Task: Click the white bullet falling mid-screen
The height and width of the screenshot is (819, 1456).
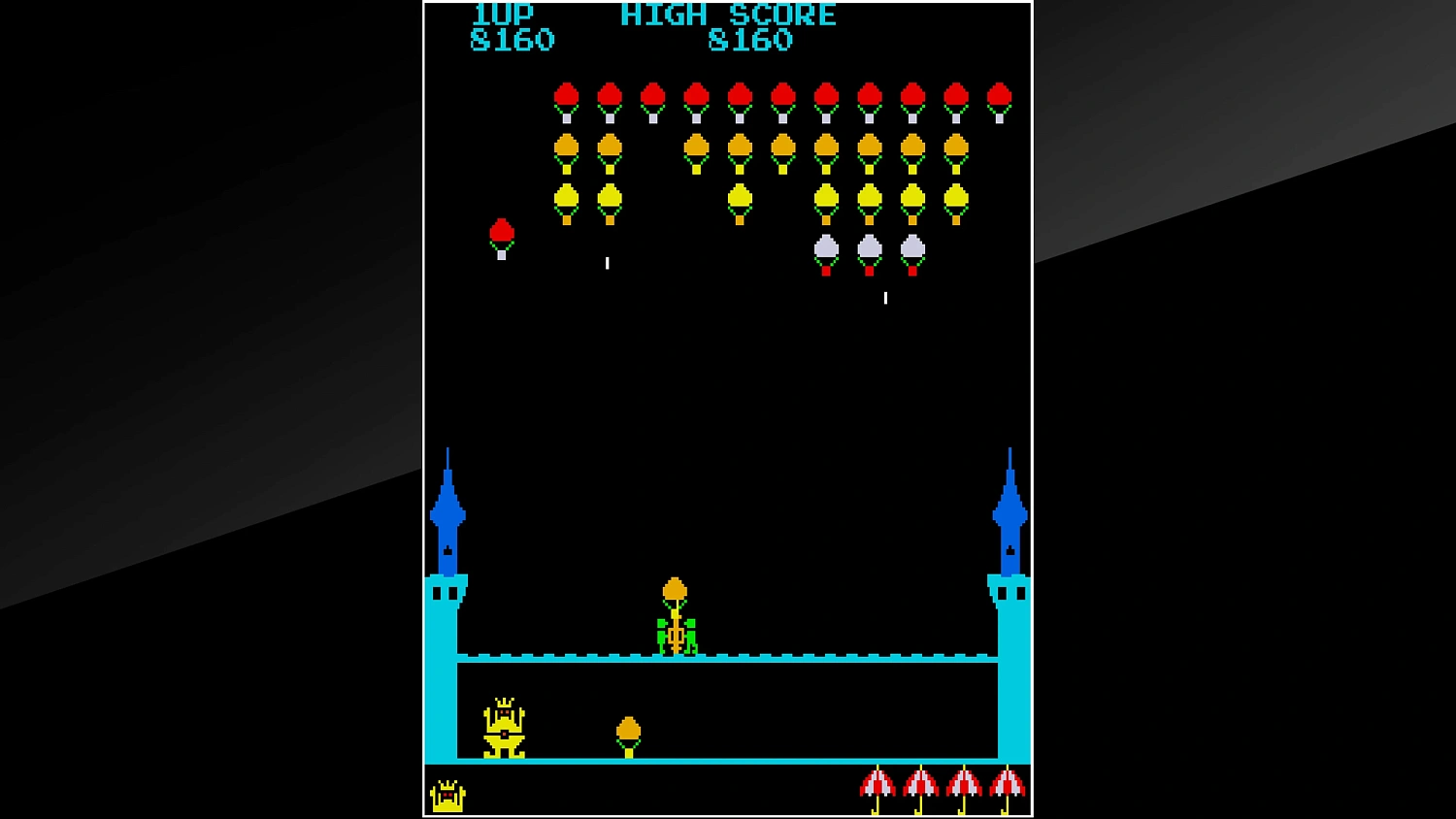Action: 607,261
